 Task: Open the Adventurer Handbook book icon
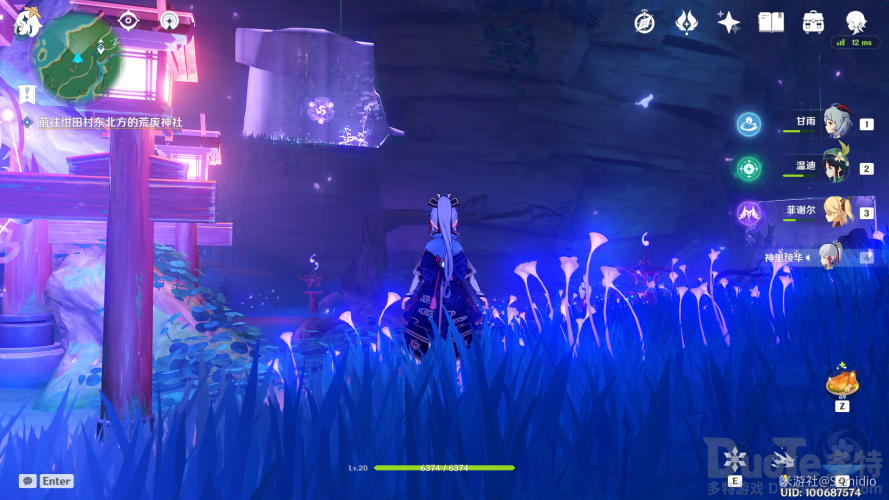[x=770, y=22]
